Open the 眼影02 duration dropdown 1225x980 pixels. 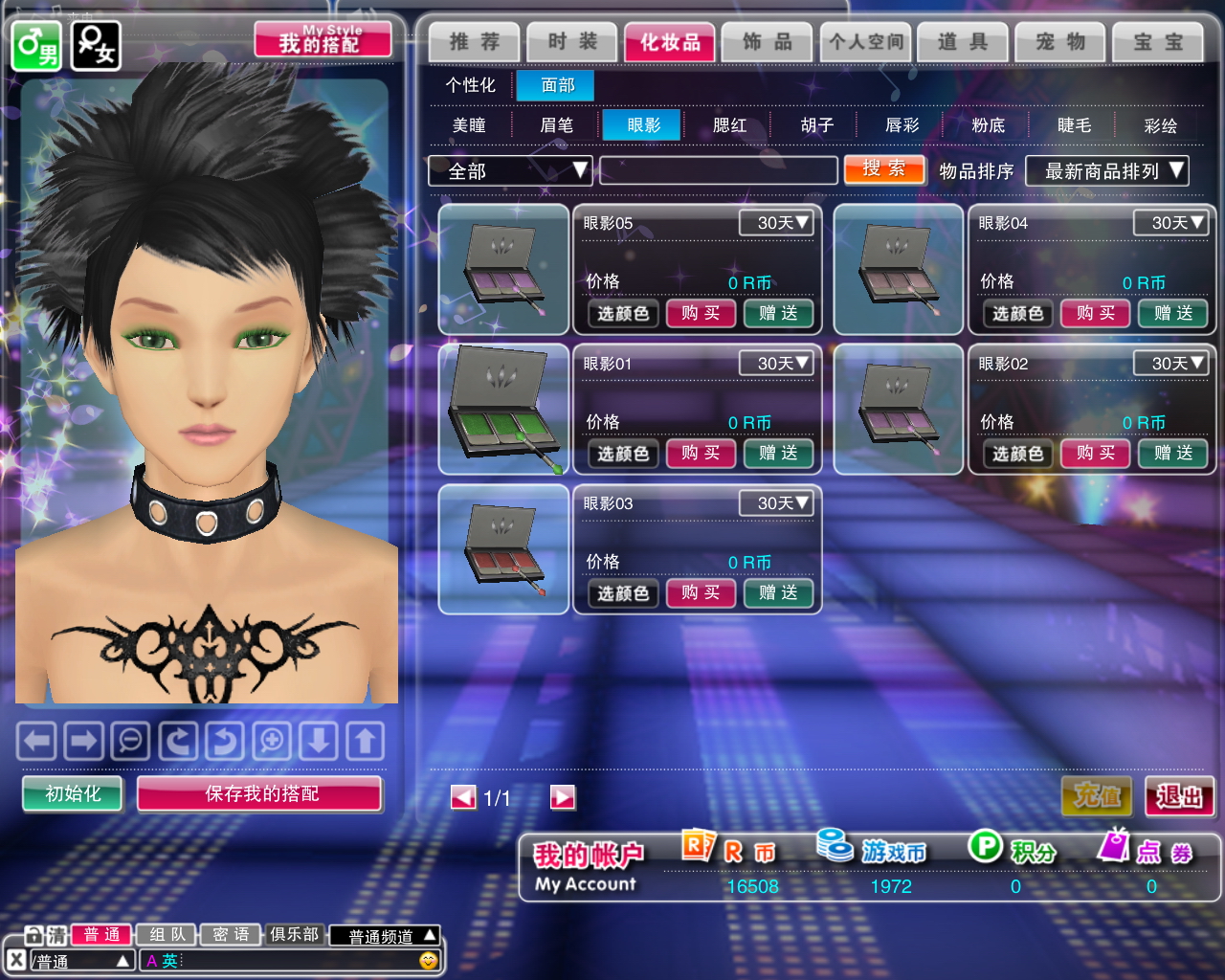(x=1169, y=364)
